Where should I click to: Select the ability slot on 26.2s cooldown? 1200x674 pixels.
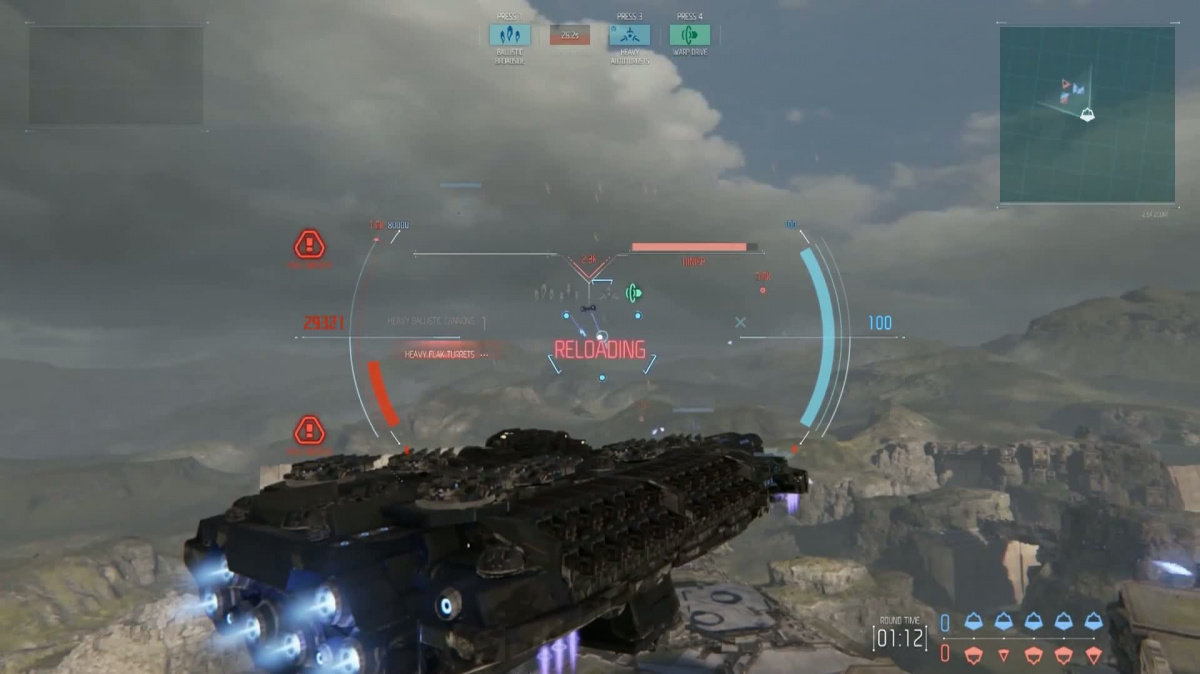pyautogui.click(x=569, y=35)
